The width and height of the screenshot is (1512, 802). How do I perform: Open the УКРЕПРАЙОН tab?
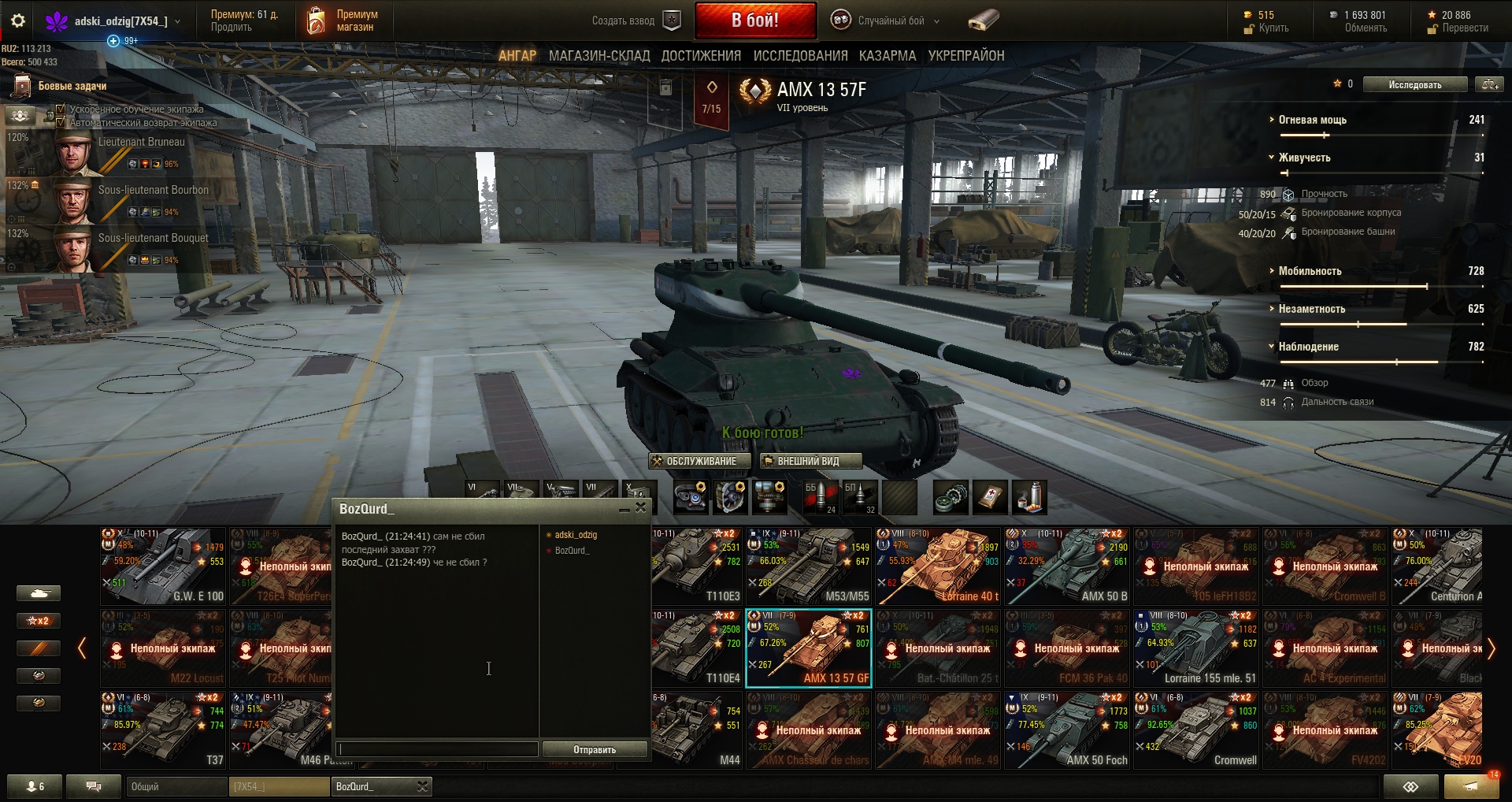(x=966, y=56)
